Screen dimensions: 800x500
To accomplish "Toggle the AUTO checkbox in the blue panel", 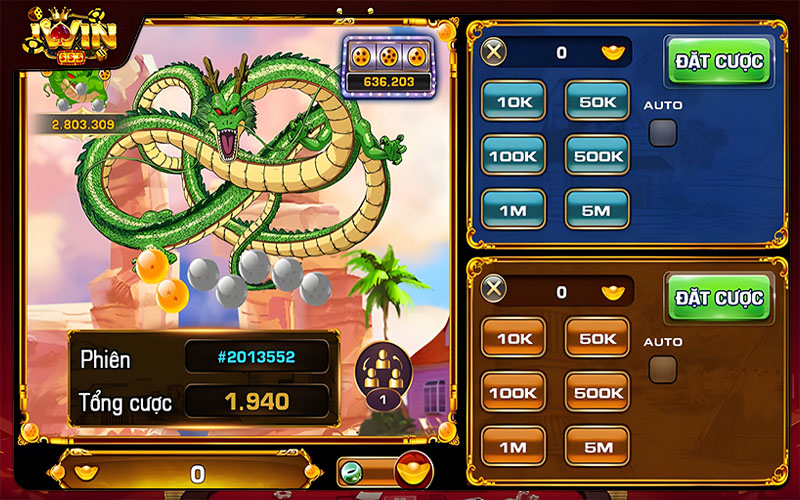I will [x=662, y=132].
